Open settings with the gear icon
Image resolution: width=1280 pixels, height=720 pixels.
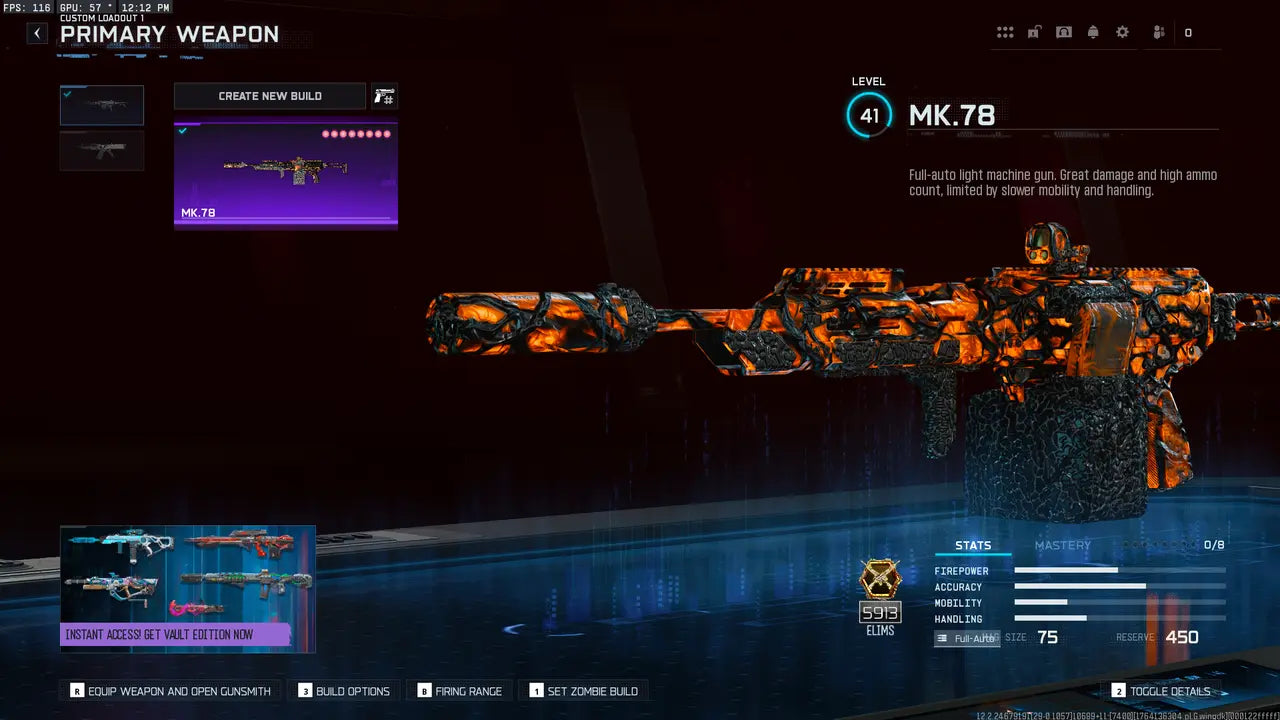pos(1122,33)
